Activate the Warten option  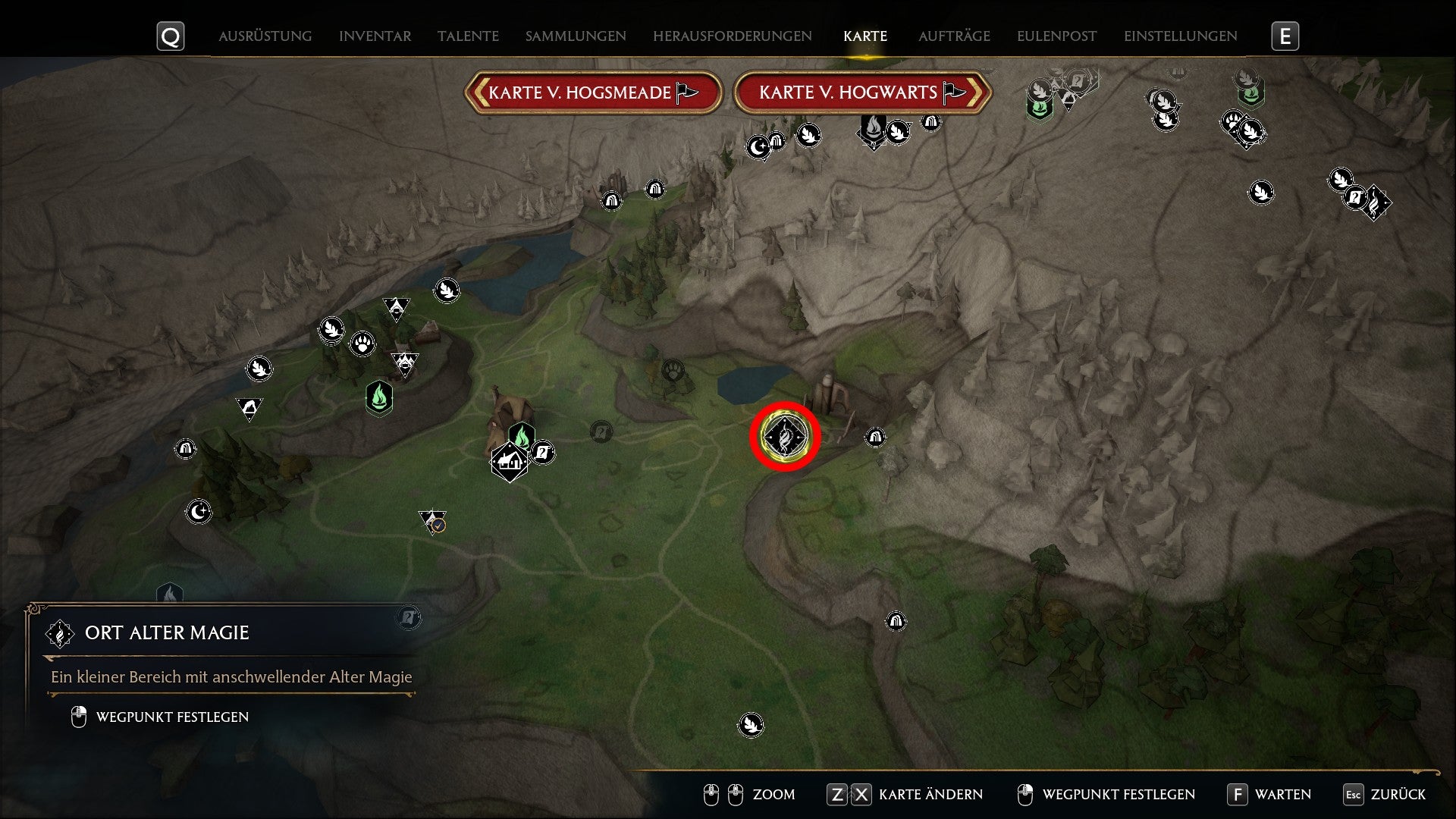click(x=1269, y=795)
